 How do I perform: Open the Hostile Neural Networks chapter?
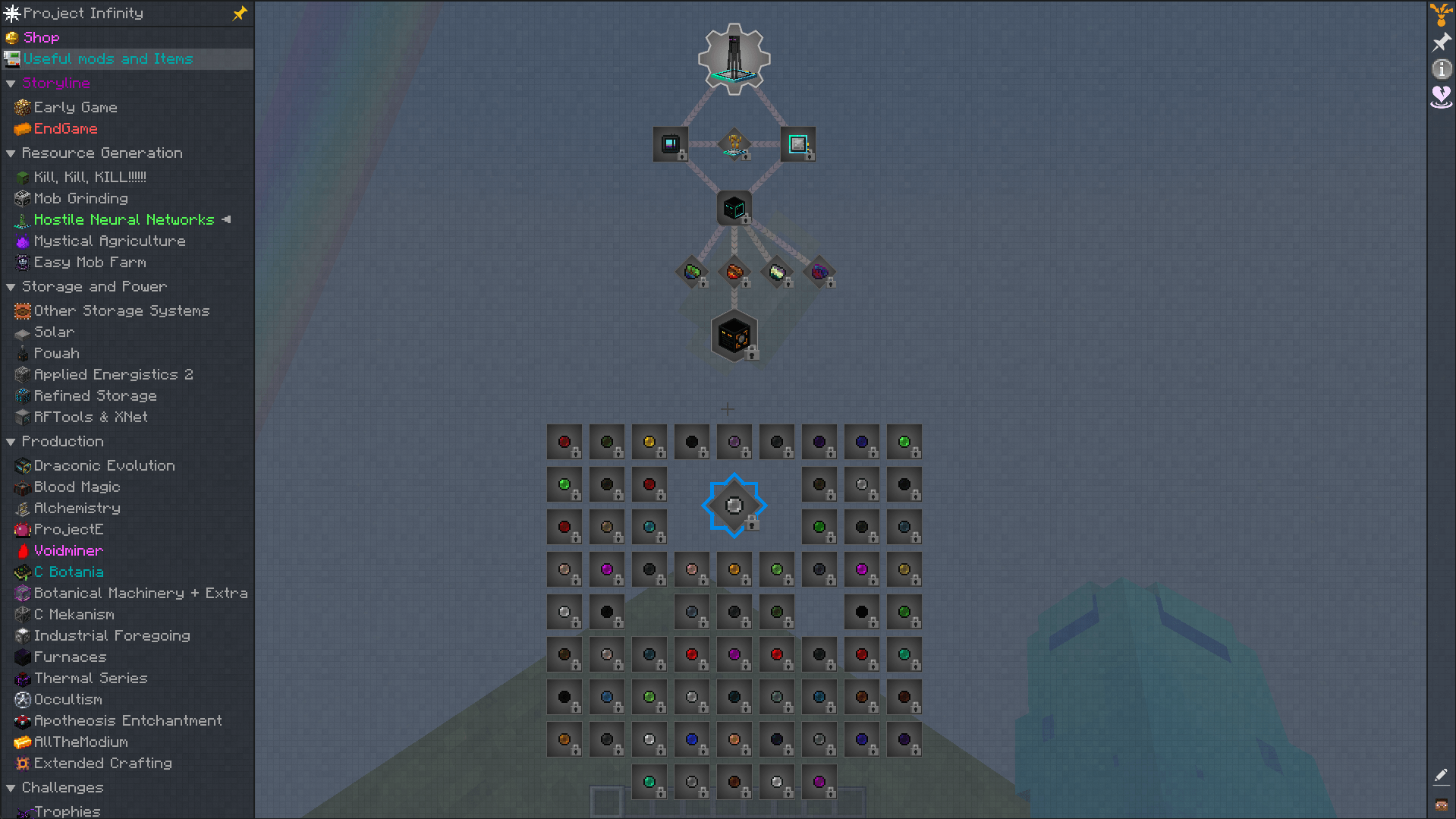click(124, 219)
